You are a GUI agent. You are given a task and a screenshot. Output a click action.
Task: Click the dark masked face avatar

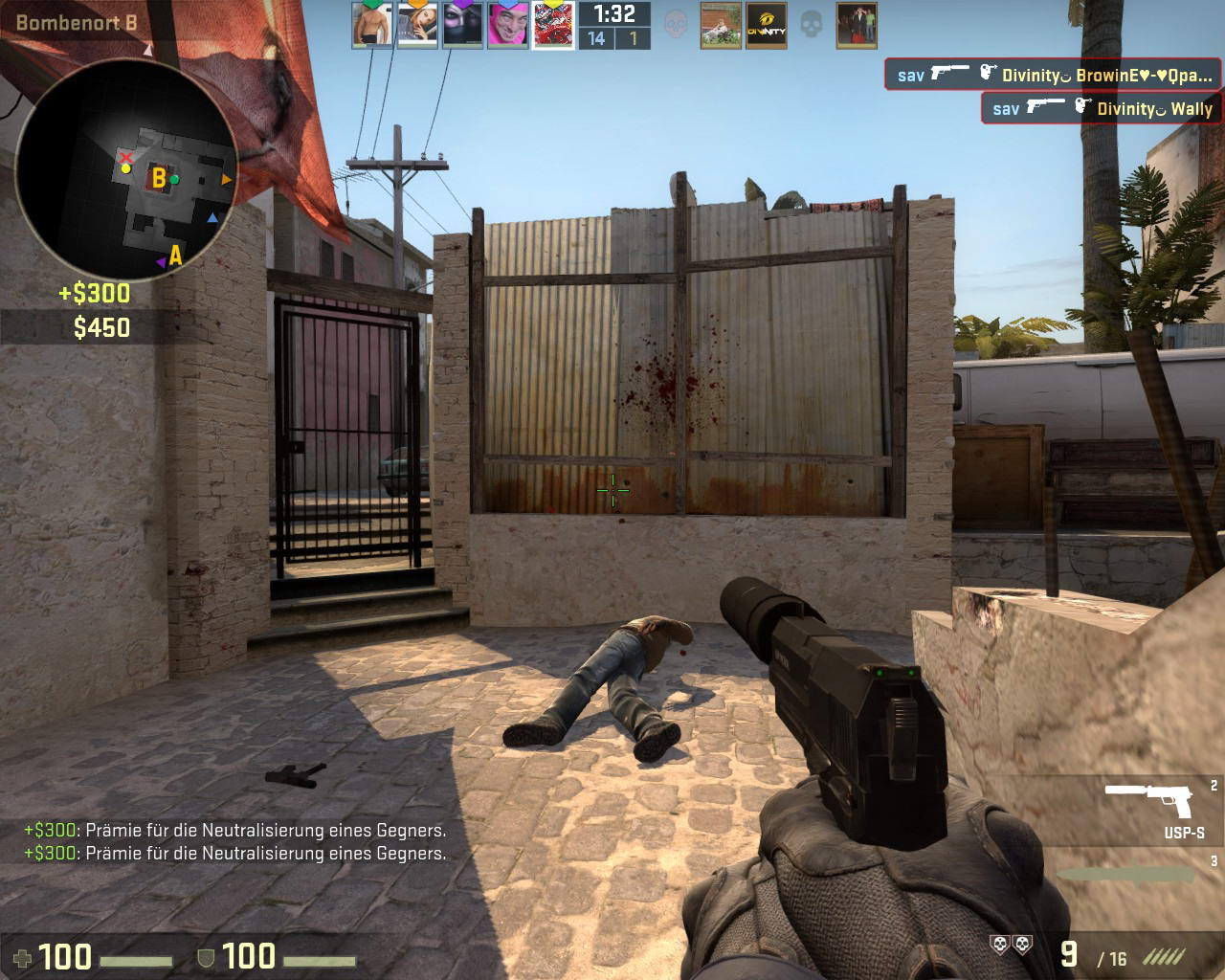tap(462, 25)
